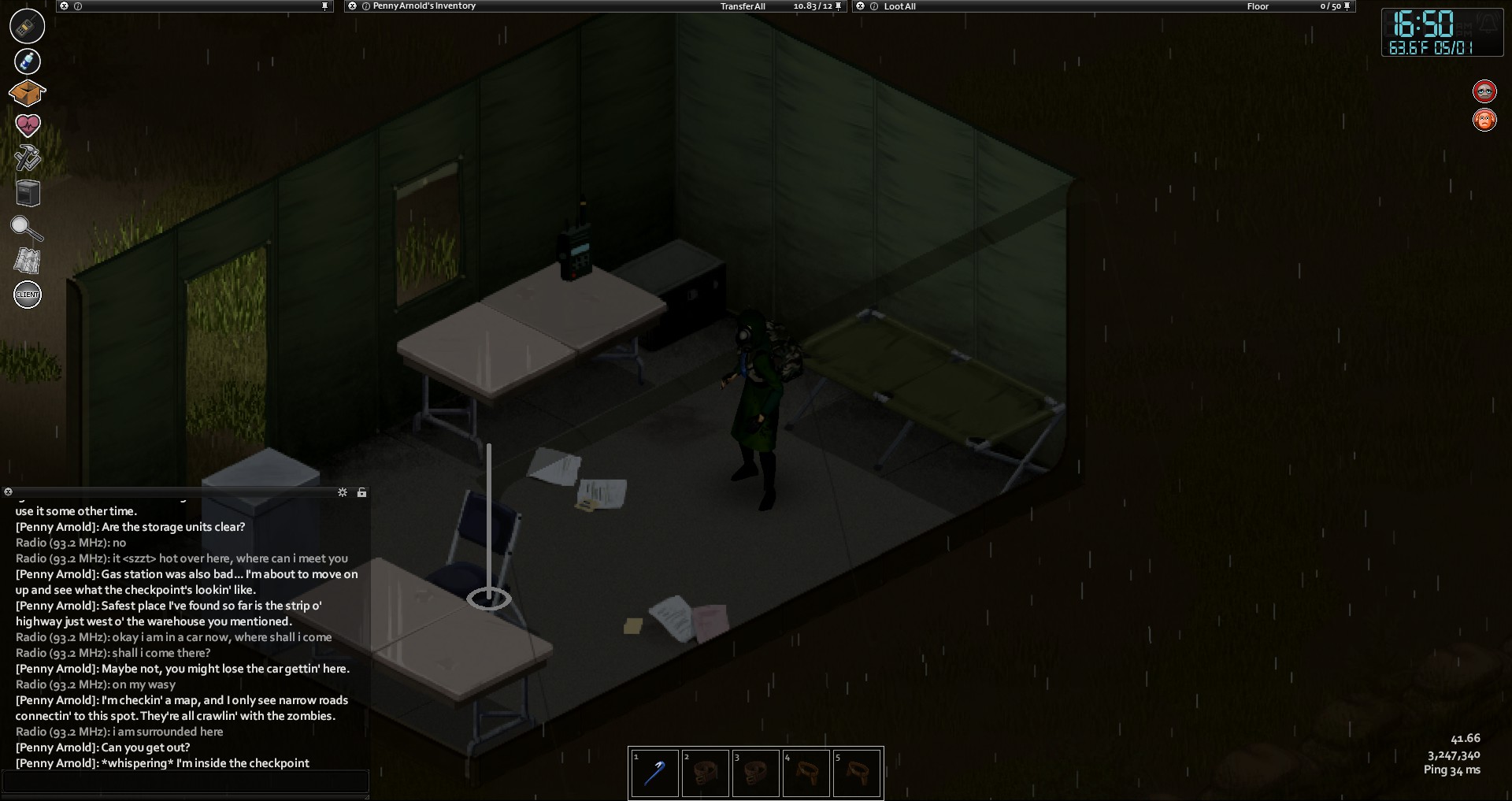This screenshot has width=1512, height=801.
Task: Click the round Client button
Action: pos(28,295)
